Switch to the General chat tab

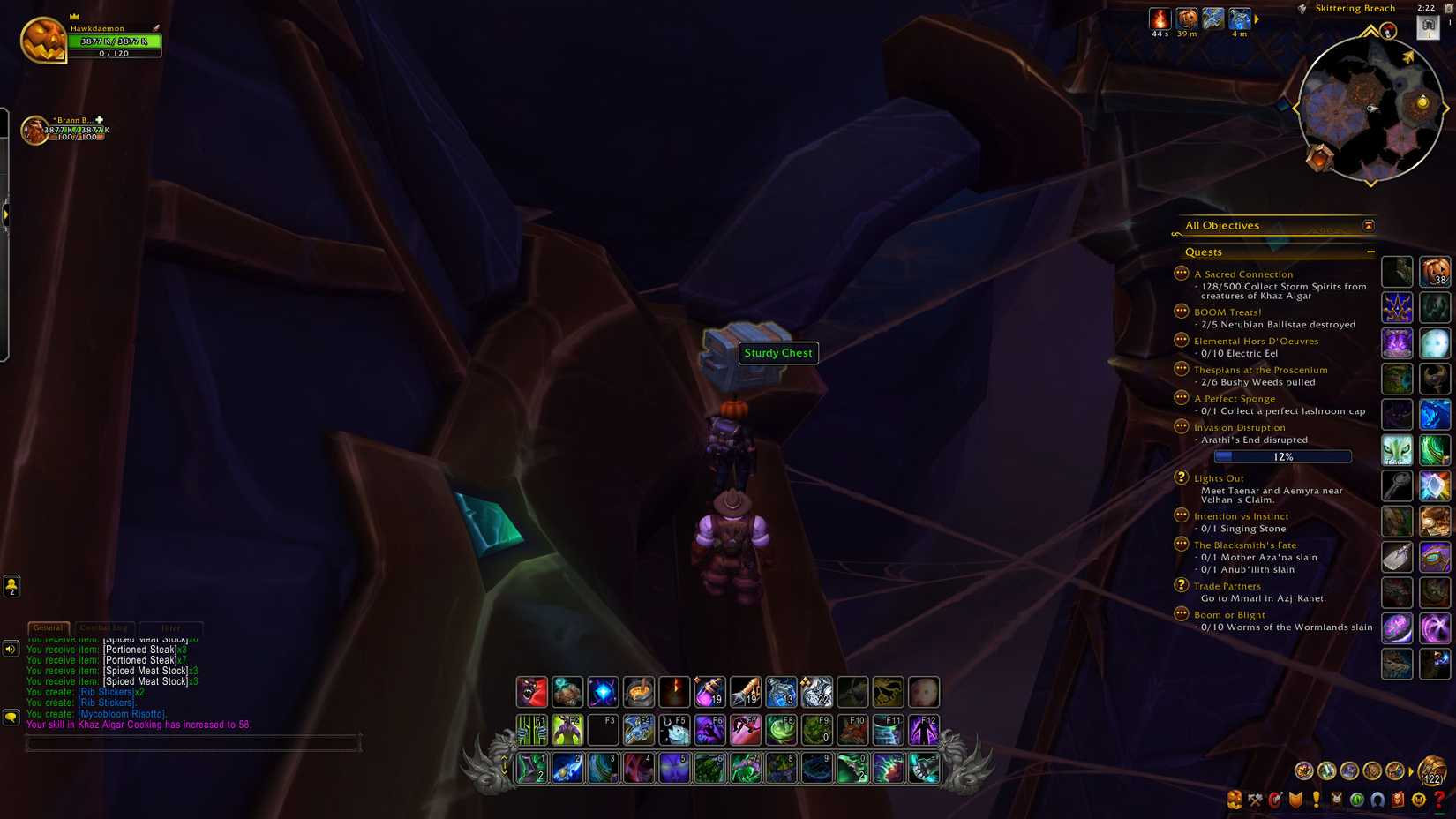tap(48, 627)
